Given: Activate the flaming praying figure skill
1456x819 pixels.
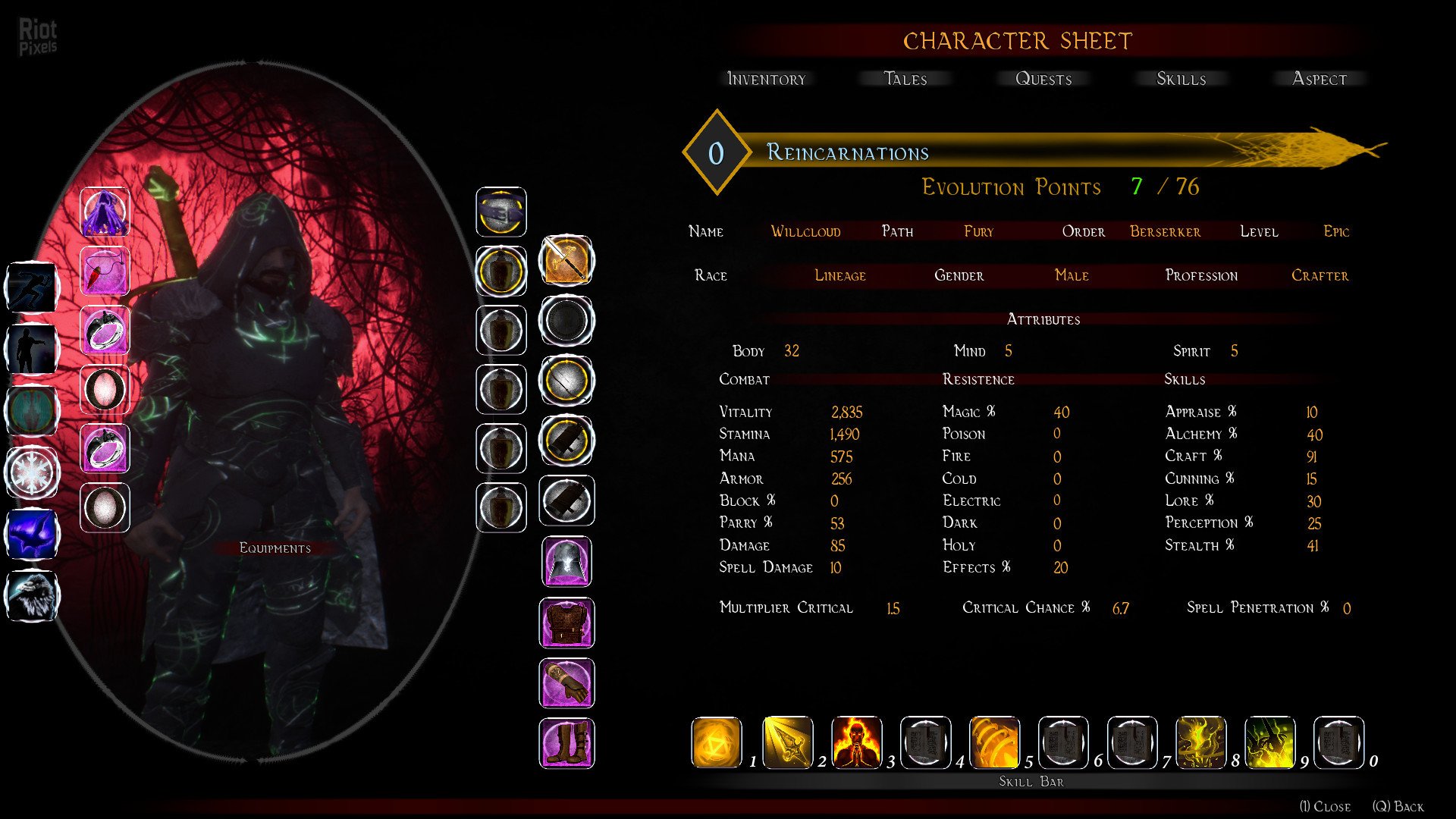Looking at the screenshot, I should coord(856,742).
